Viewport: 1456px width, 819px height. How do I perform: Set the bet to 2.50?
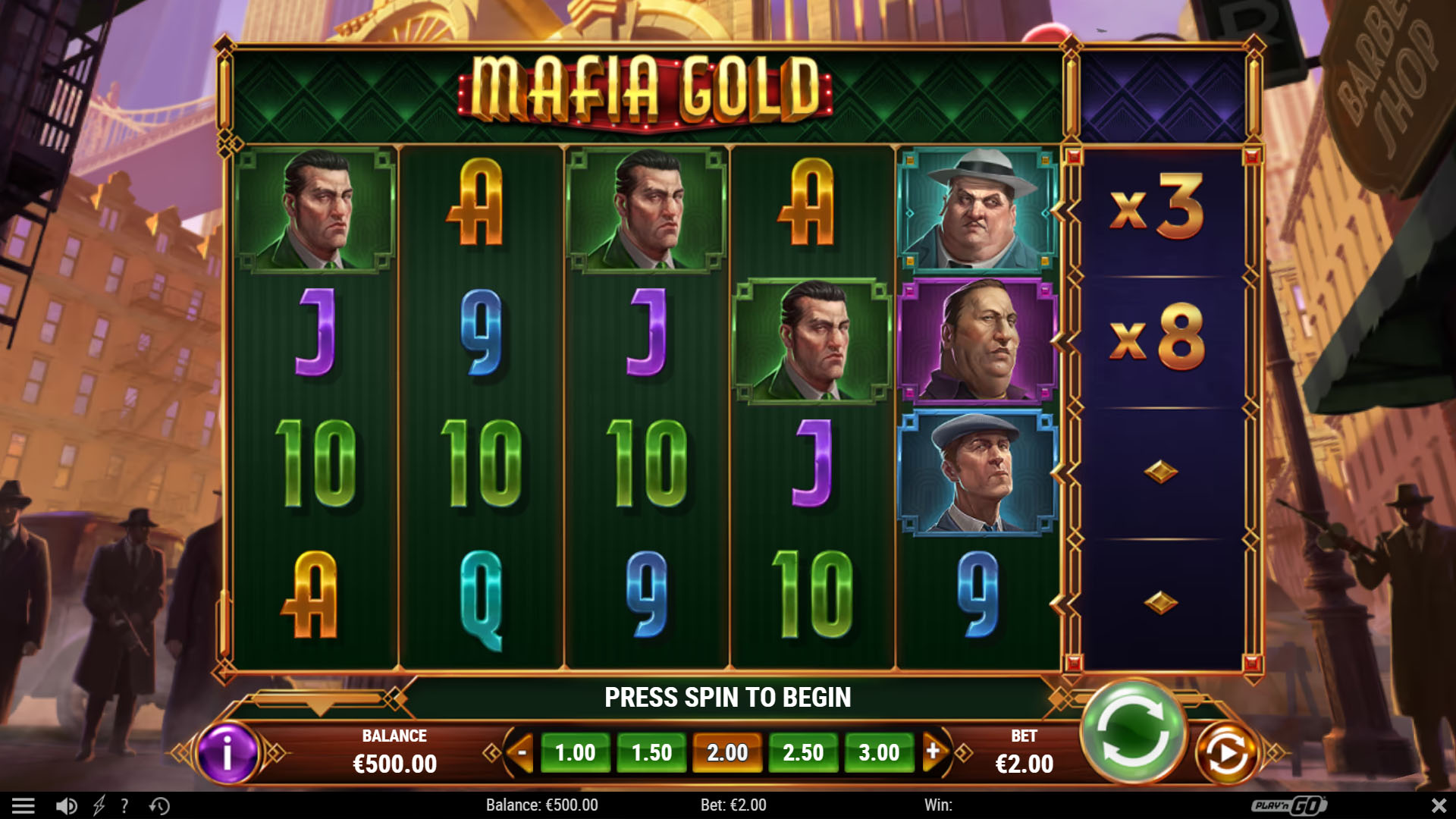[803, 753]
